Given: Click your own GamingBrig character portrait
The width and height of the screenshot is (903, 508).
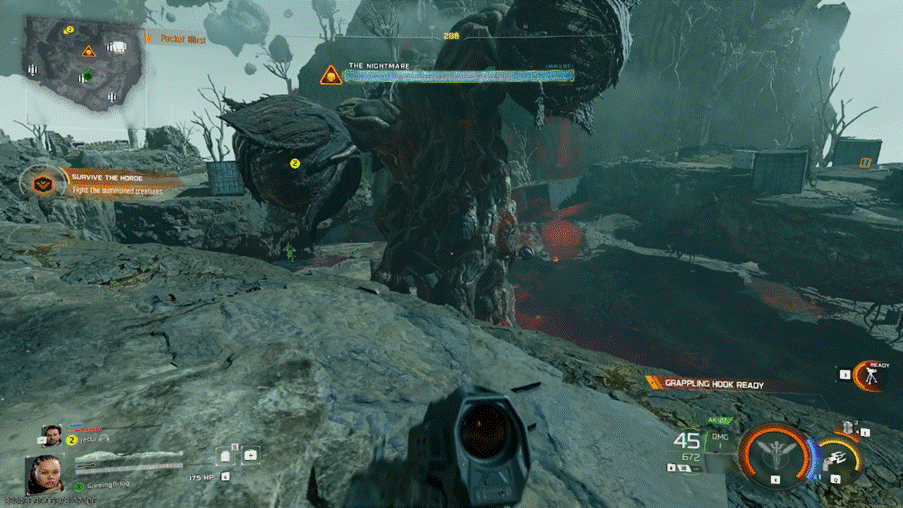Looking at the screenshot, I should tap(46, 474).
